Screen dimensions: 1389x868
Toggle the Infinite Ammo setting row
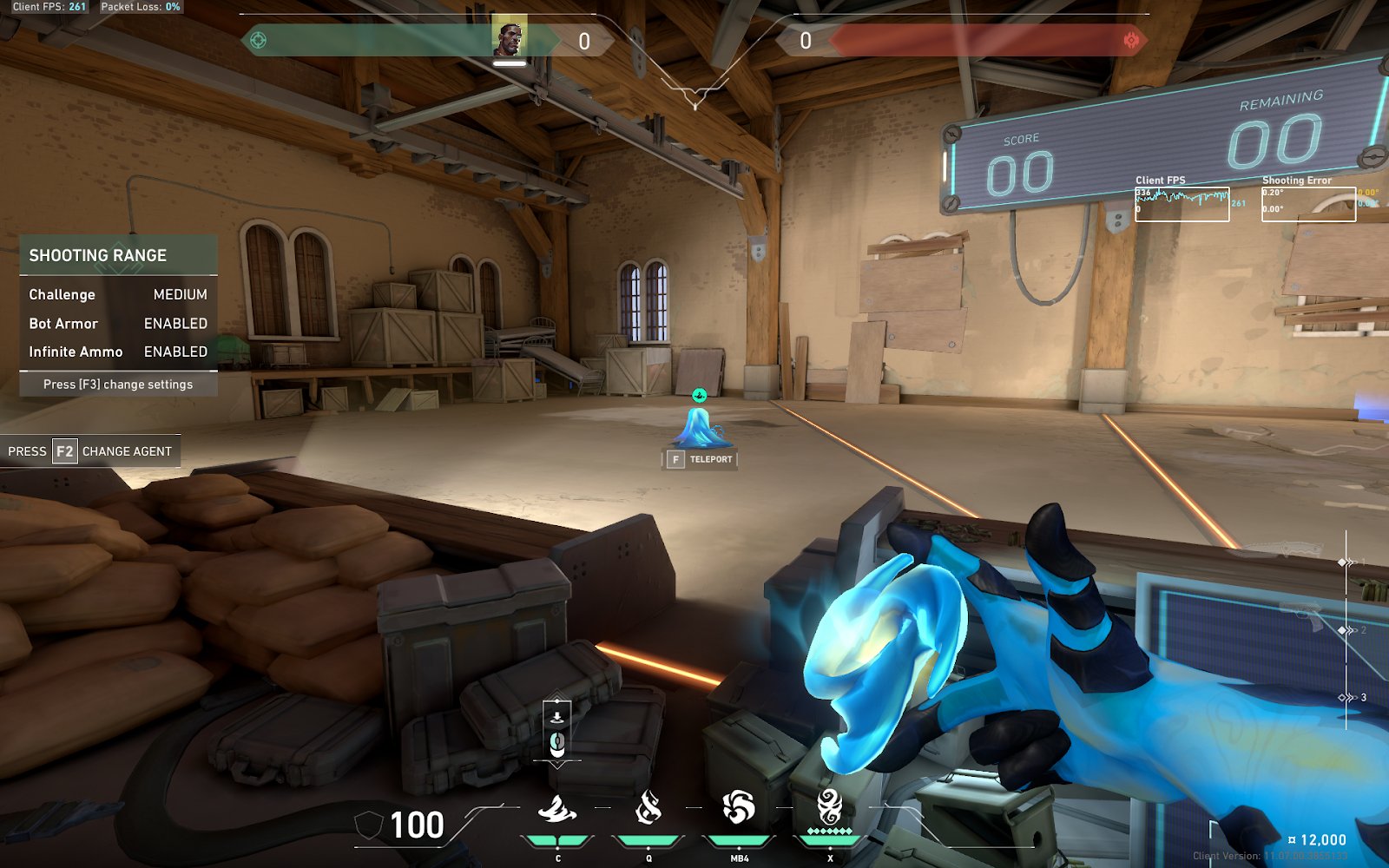click(x=118, y=352)
